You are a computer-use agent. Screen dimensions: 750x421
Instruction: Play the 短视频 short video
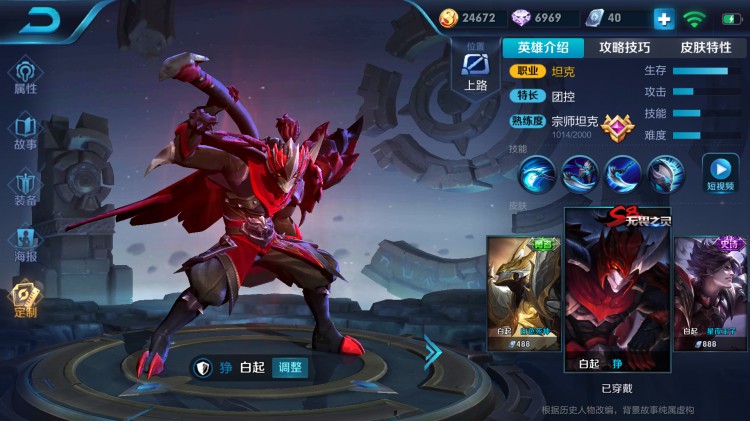[720, 172]
